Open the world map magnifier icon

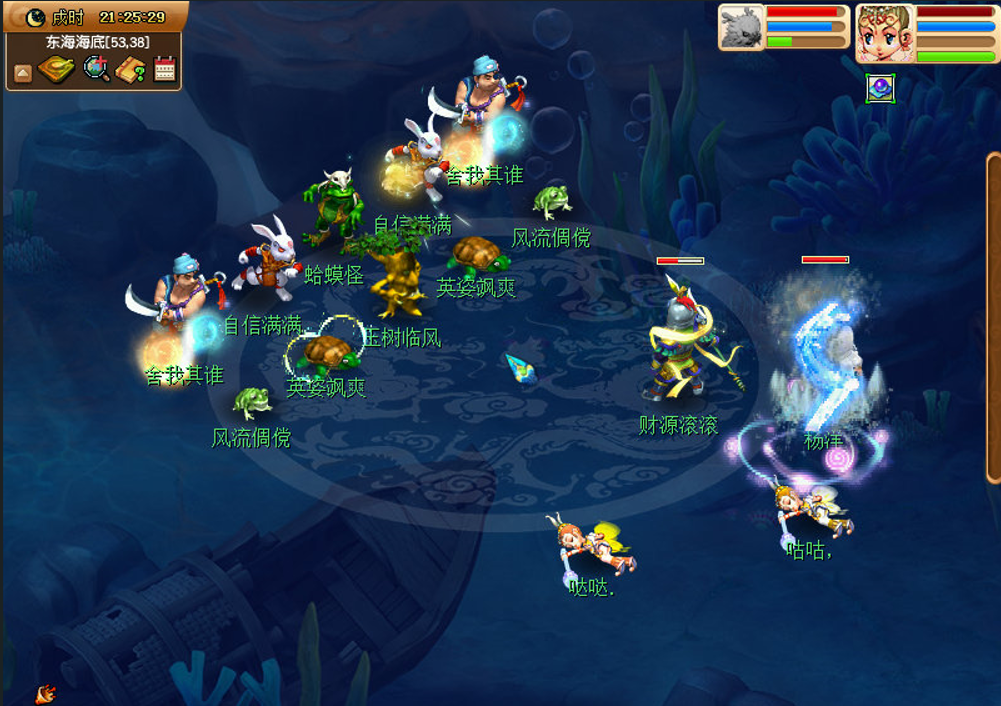tap(96, 69)
